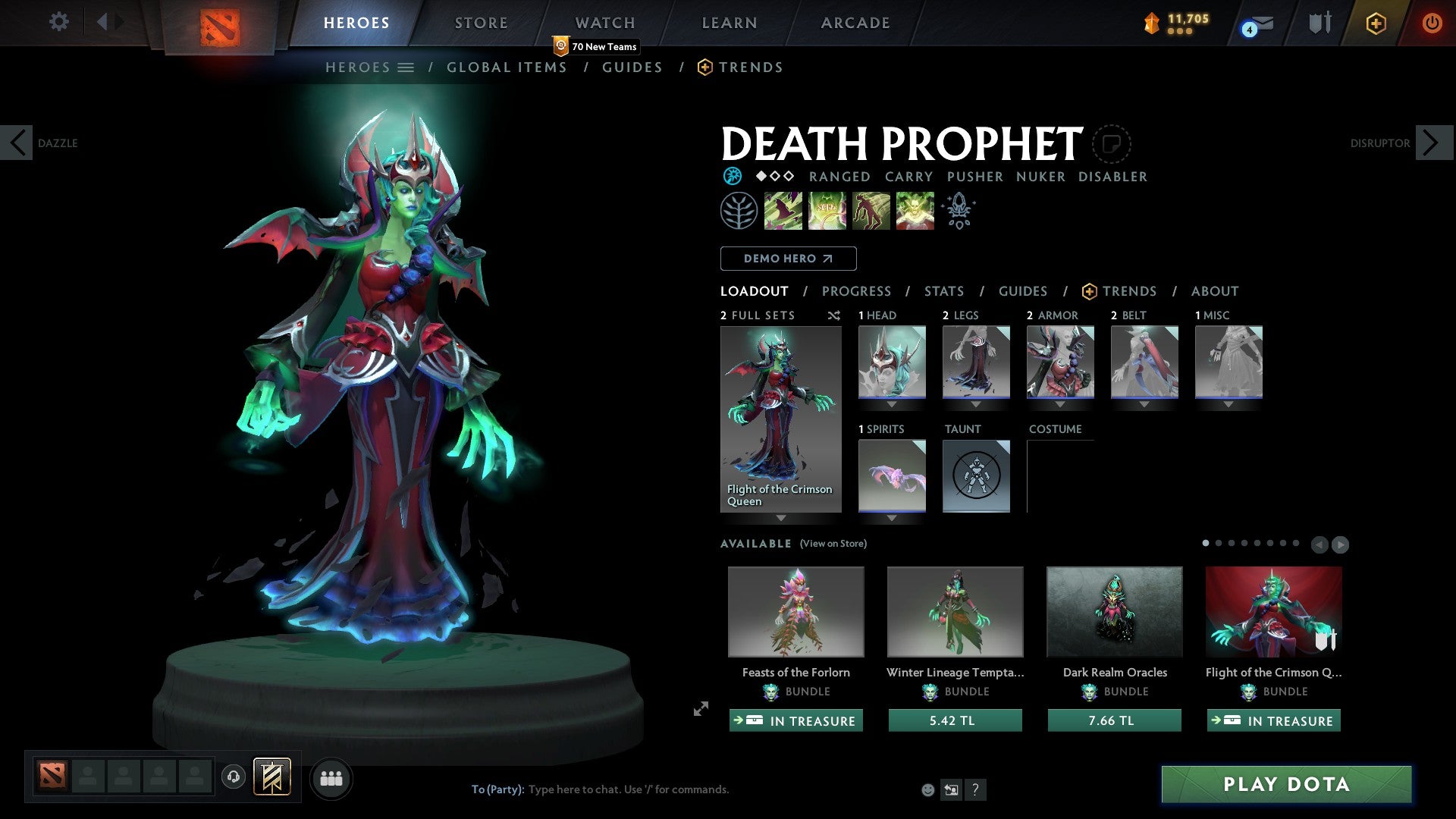This screenshot has width=1456, height=819.
Task: Select the emoticon smiley near chat bar
Action: click(x=928, y=789)
